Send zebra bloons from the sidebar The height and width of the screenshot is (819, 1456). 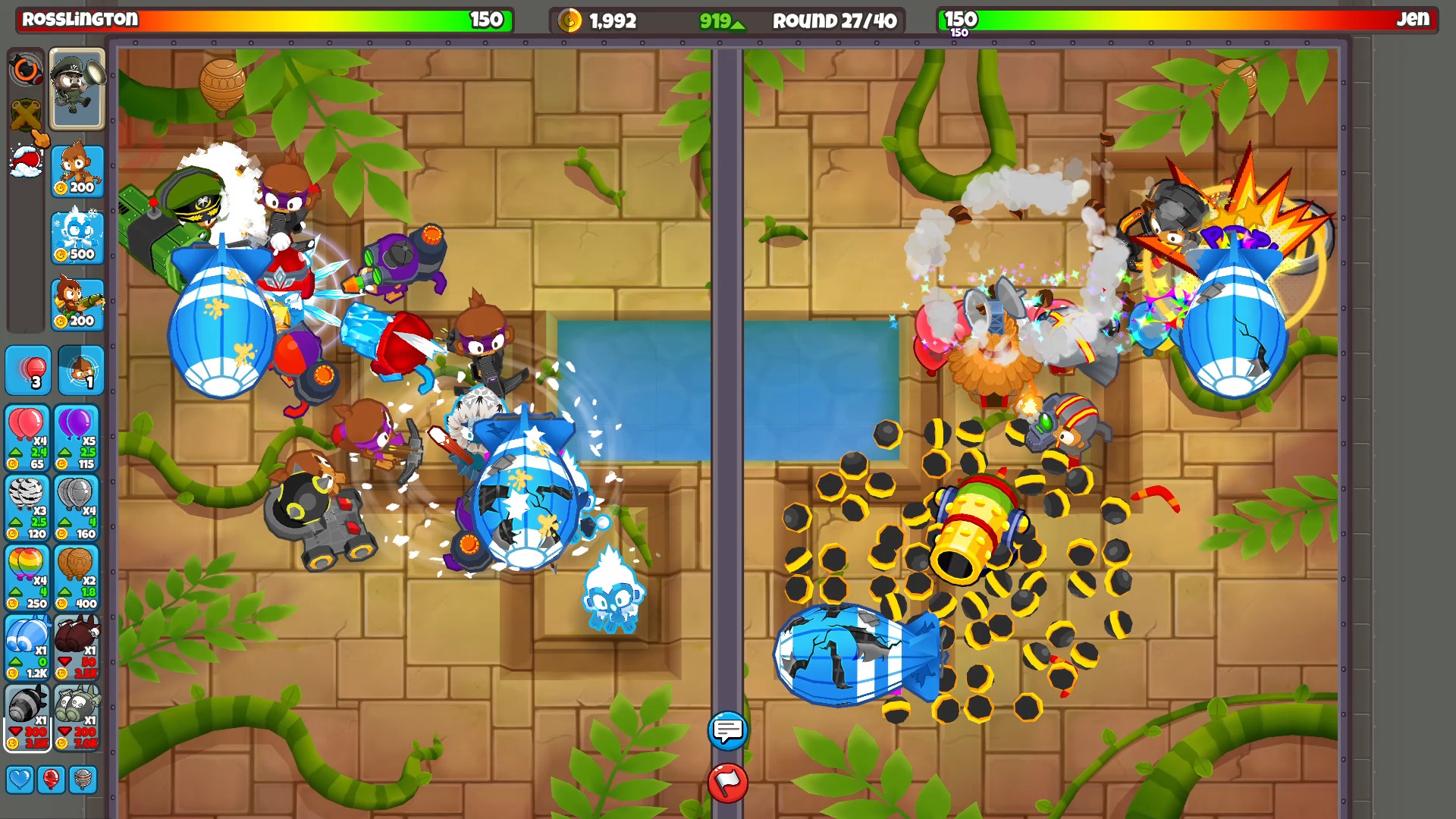coord(28,508)
